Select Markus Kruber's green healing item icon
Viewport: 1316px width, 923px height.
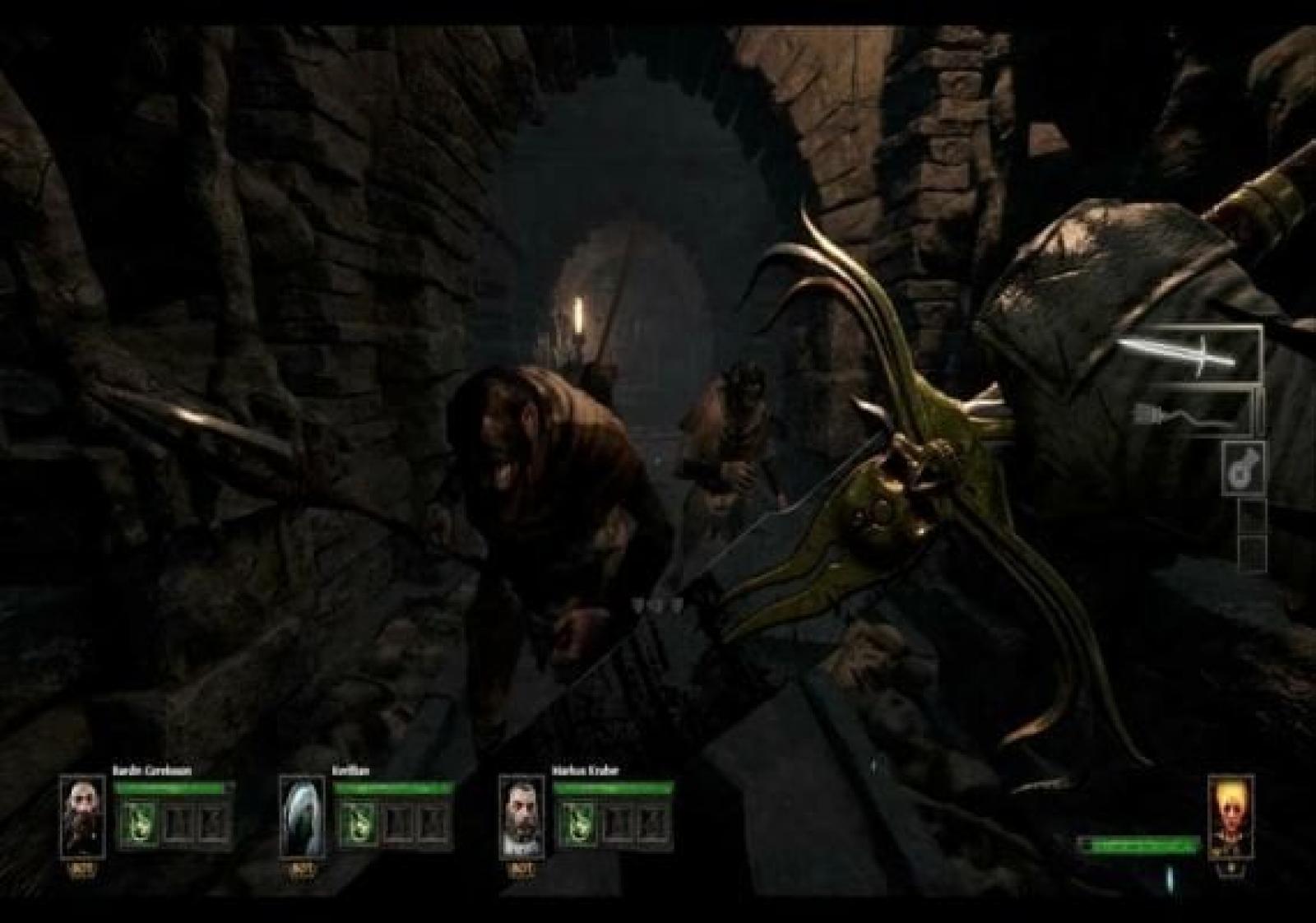[x=578, y=823]
